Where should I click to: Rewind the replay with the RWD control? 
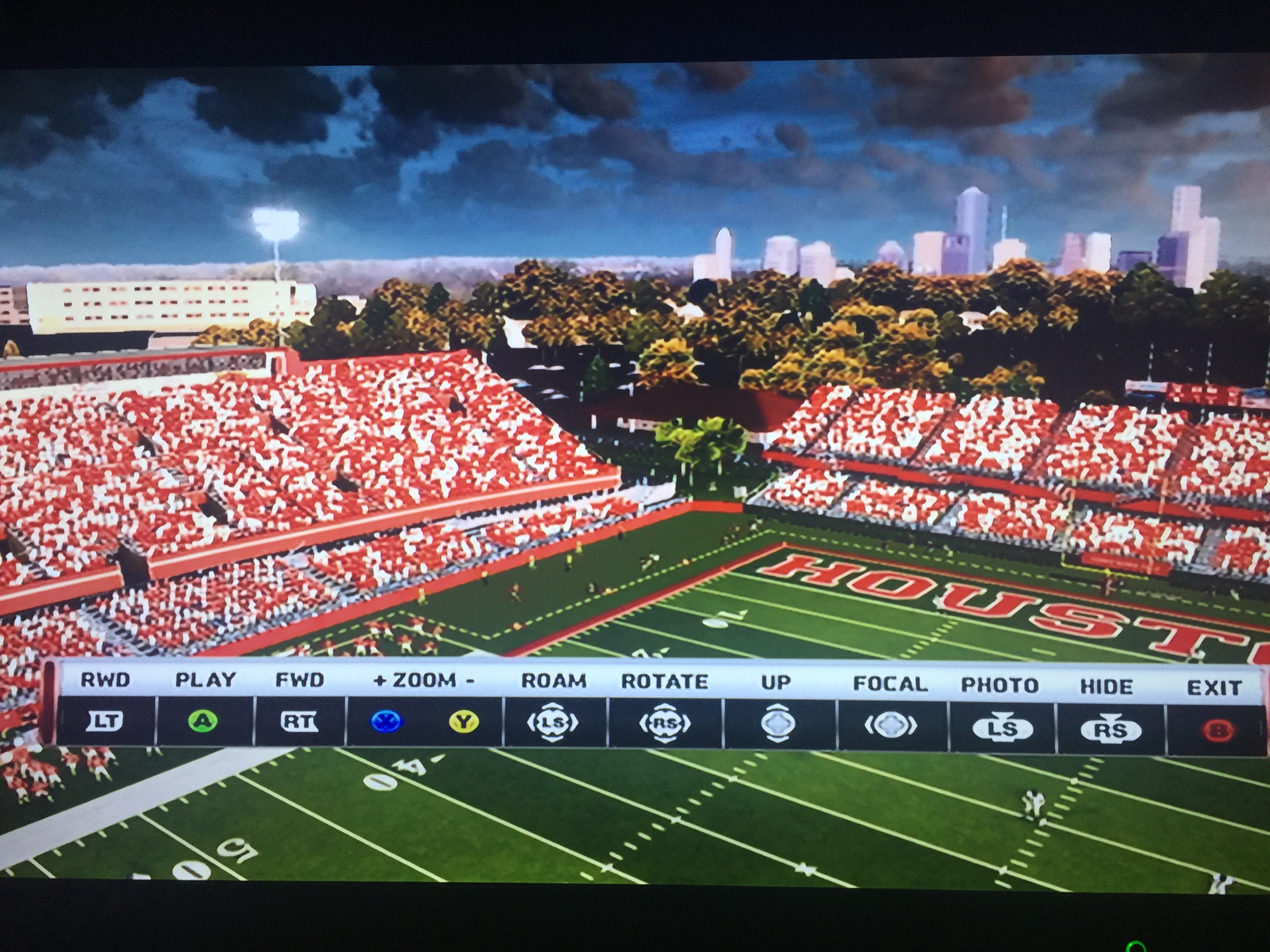coord(105,721)
